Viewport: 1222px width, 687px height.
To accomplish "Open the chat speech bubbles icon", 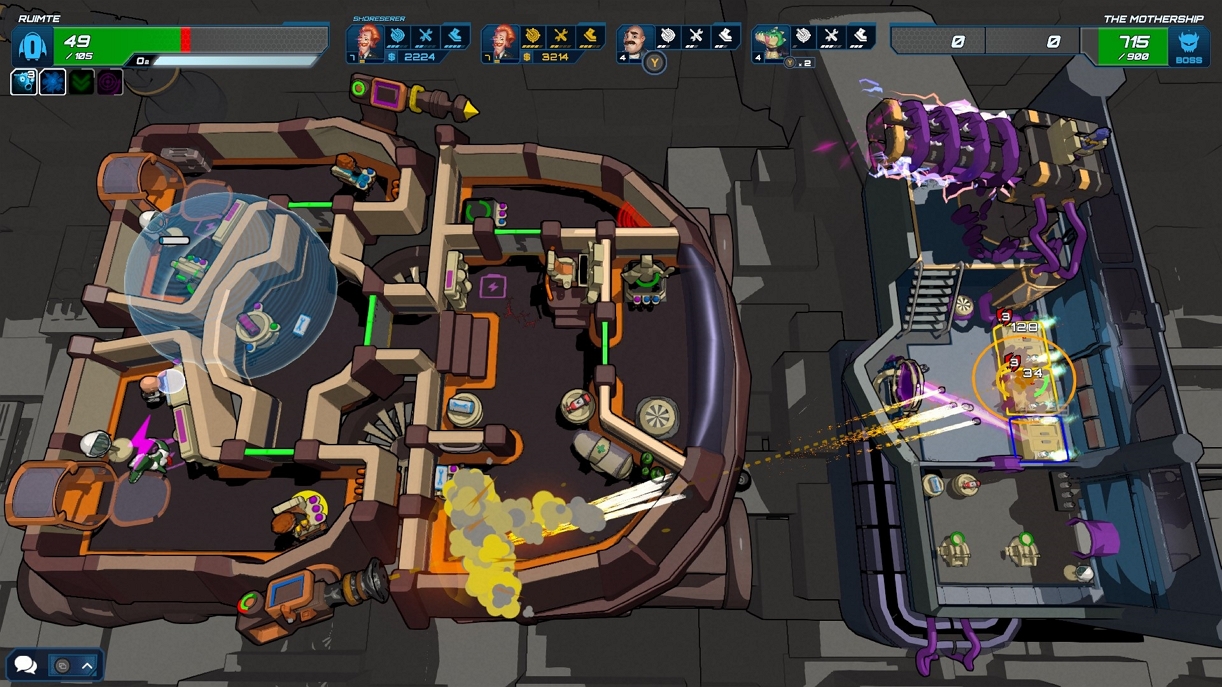I will 26,665.
